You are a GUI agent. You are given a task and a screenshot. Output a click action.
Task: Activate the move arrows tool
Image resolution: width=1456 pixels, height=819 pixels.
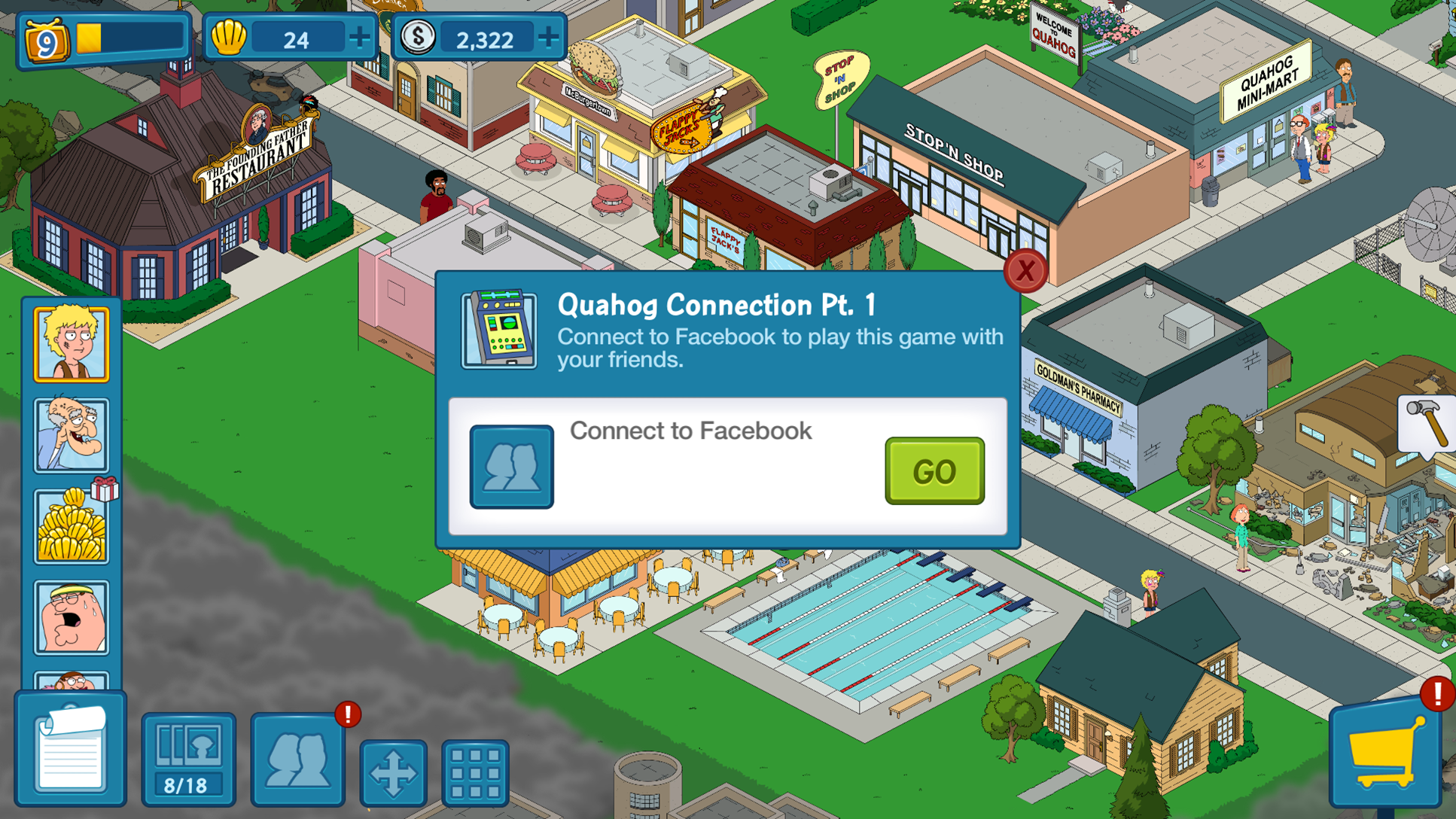click(393, 772)
